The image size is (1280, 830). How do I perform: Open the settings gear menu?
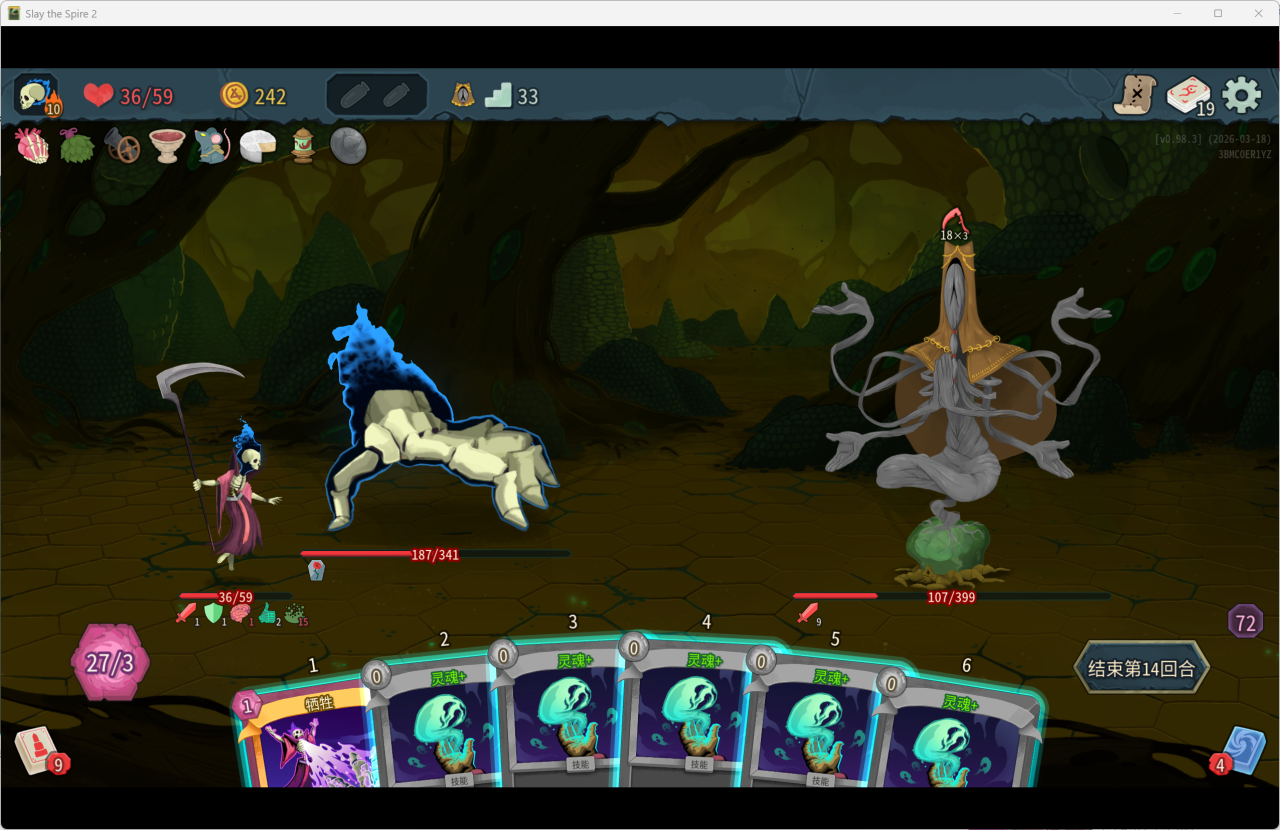tap(1242, 95)
